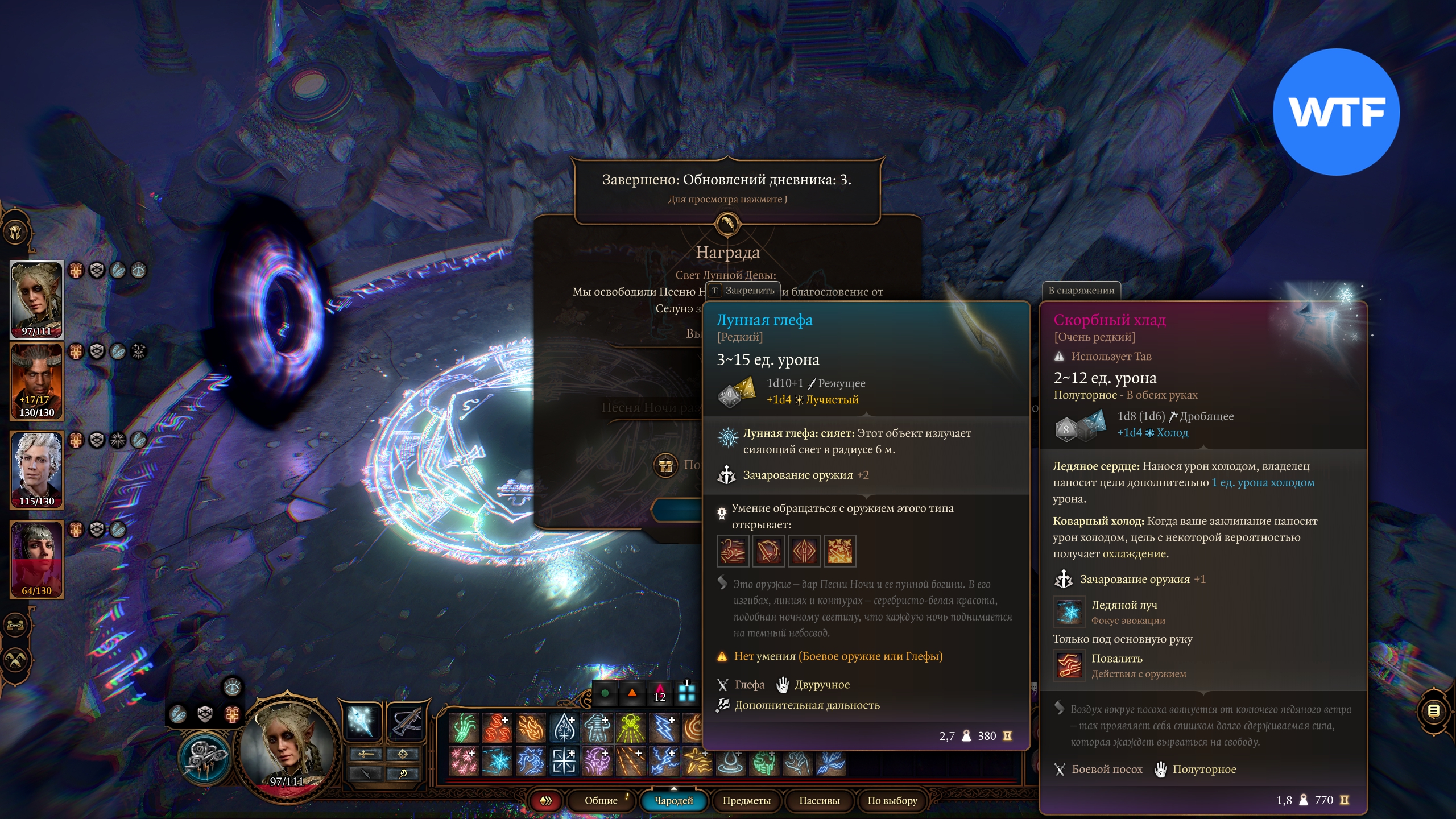The height and width of the screenshot is (819, 1456).
Task: Cast the green skull poison spell
Action: 630,728
